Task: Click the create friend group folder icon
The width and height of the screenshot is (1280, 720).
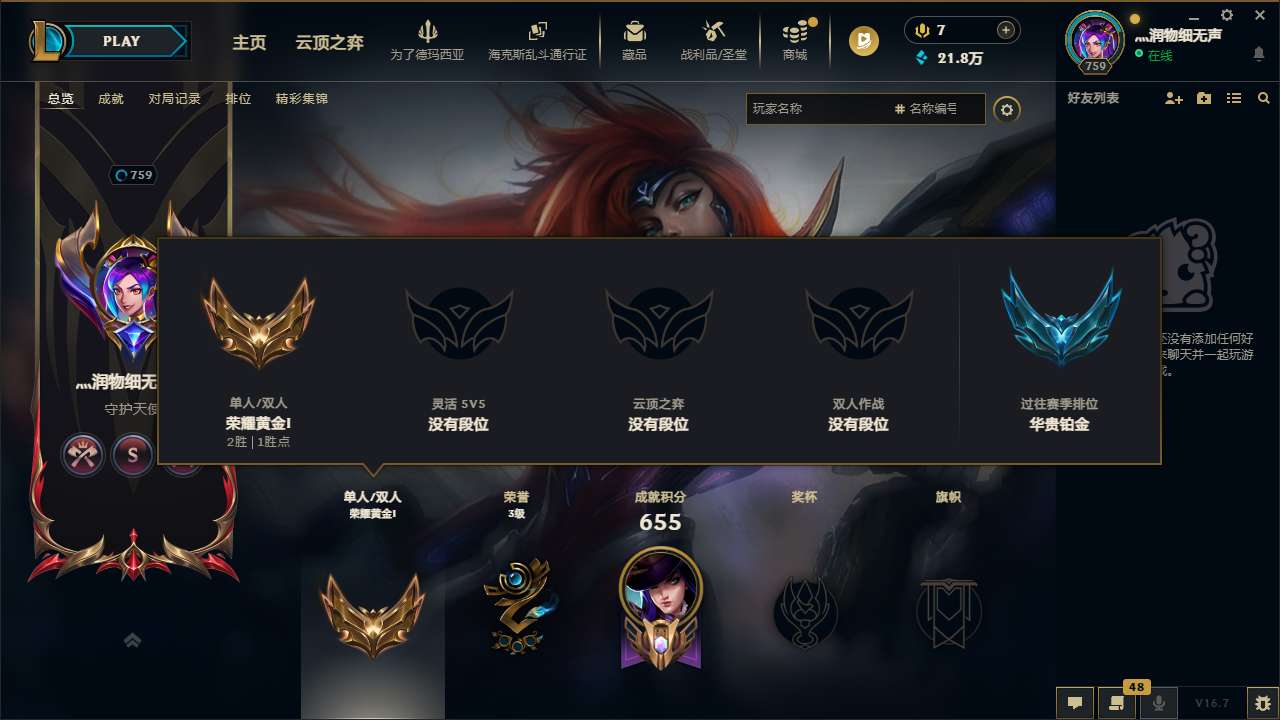Action: click(1202, 98)
